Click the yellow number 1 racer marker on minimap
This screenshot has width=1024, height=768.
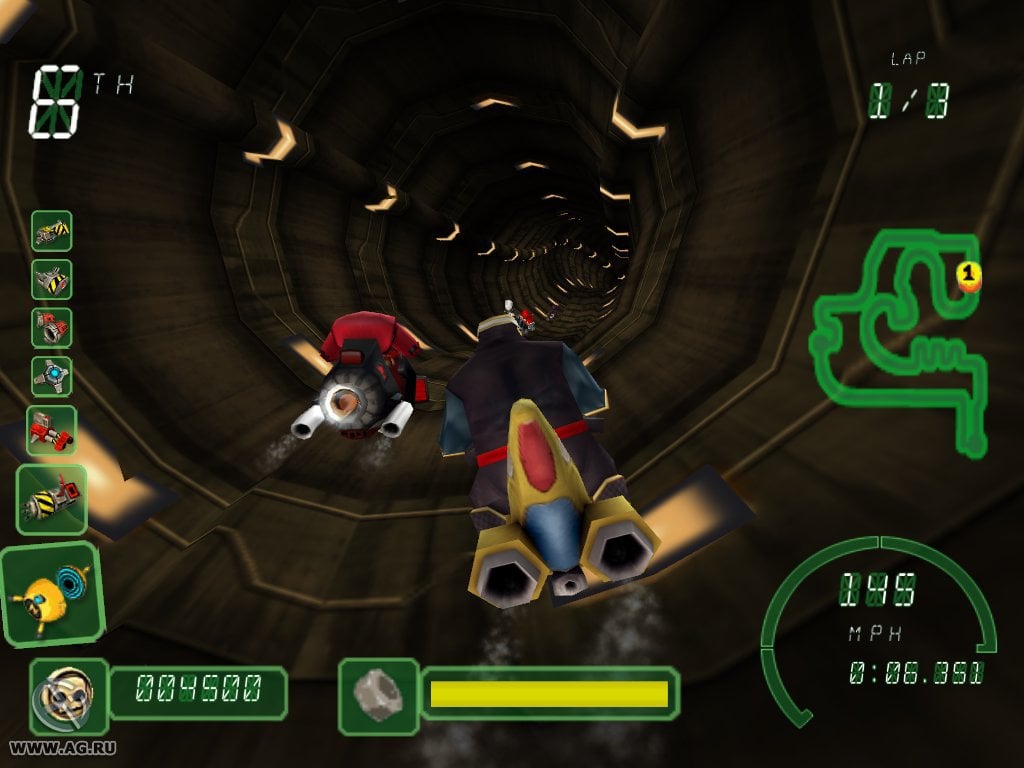[968, 274]
